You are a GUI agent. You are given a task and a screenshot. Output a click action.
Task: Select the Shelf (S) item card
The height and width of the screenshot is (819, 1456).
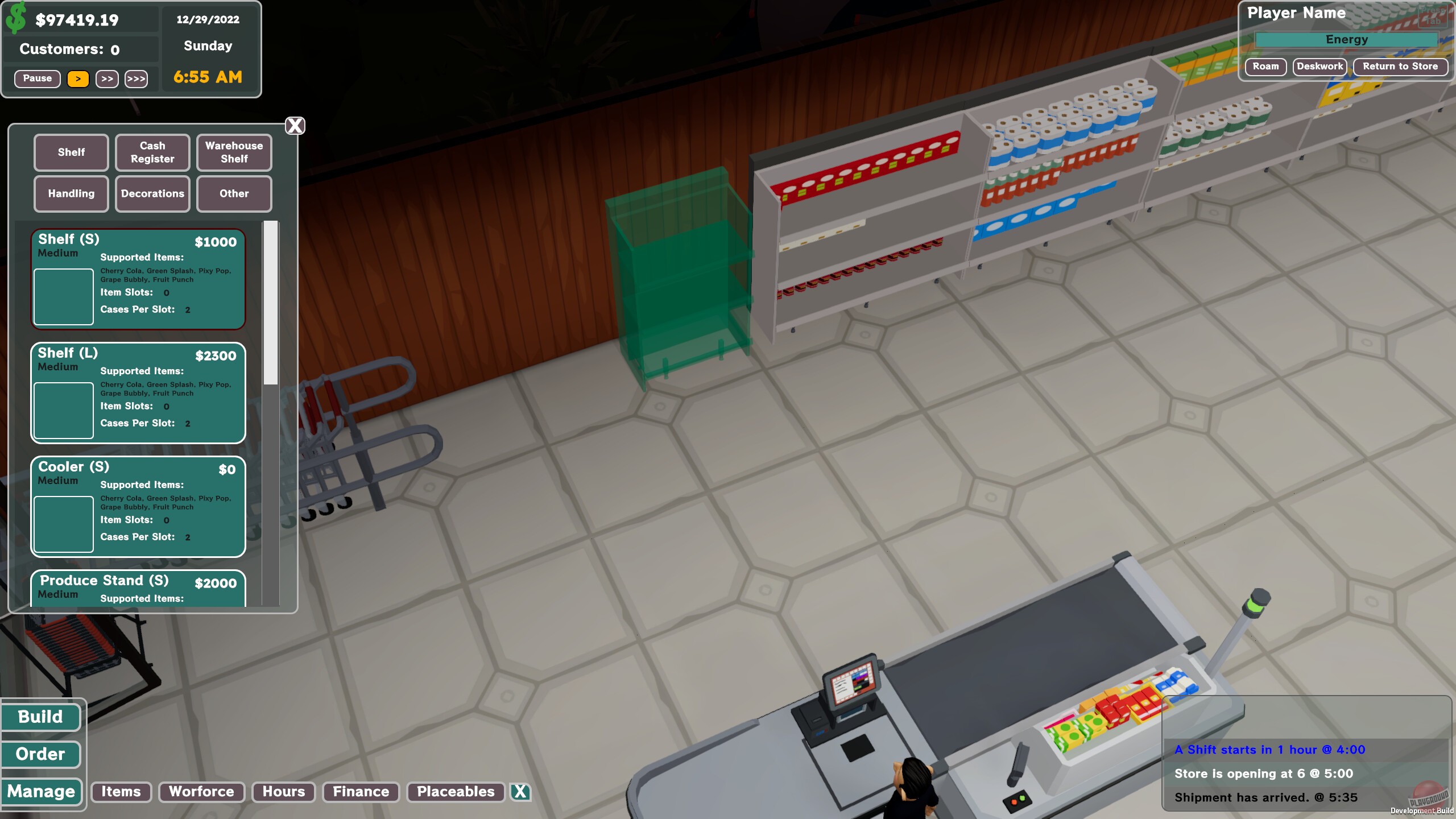point(138,279)
